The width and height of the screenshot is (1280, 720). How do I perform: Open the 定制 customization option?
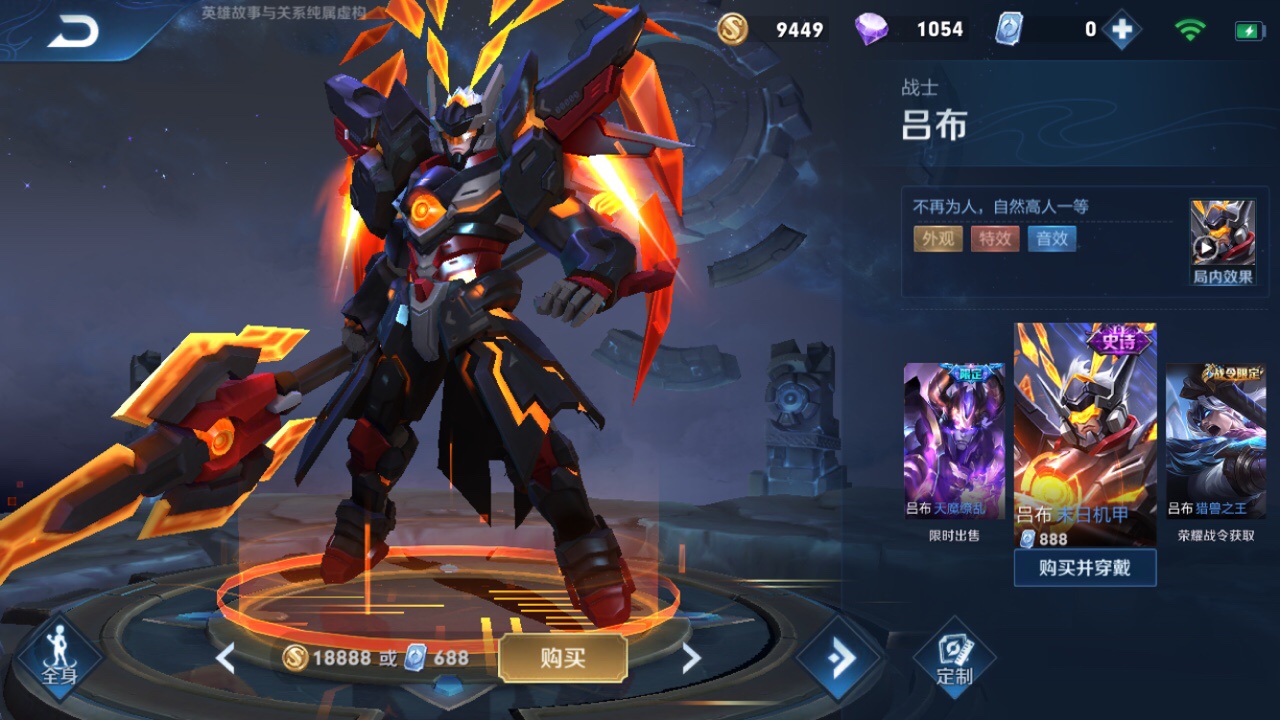coord(954,658)
